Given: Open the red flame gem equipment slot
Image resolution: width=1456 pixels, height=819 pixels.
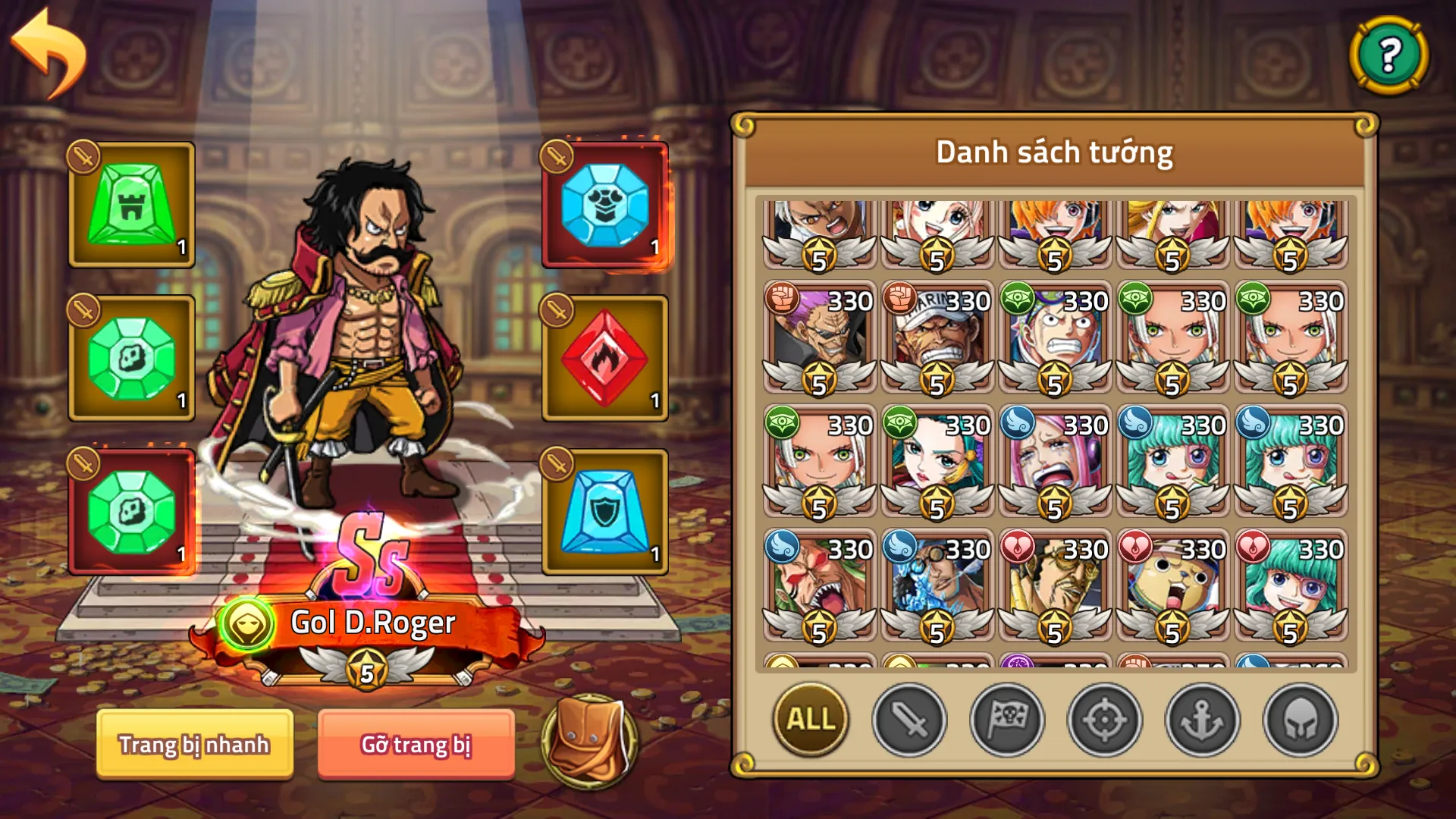Looking at the screenshot, I should (x=604, y=356).
